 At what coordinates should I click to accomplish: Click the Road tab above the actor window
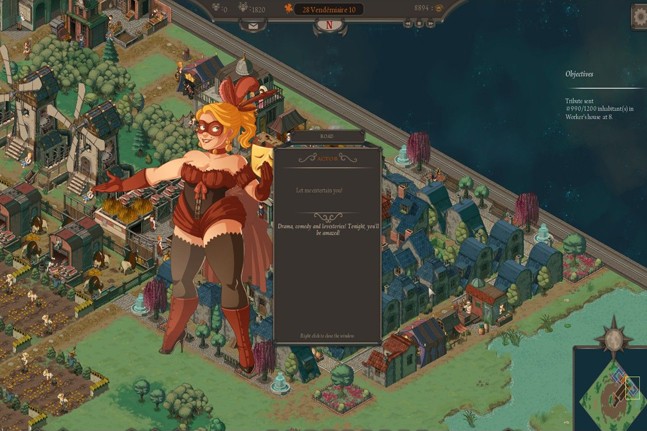click(x=326, y=136)
